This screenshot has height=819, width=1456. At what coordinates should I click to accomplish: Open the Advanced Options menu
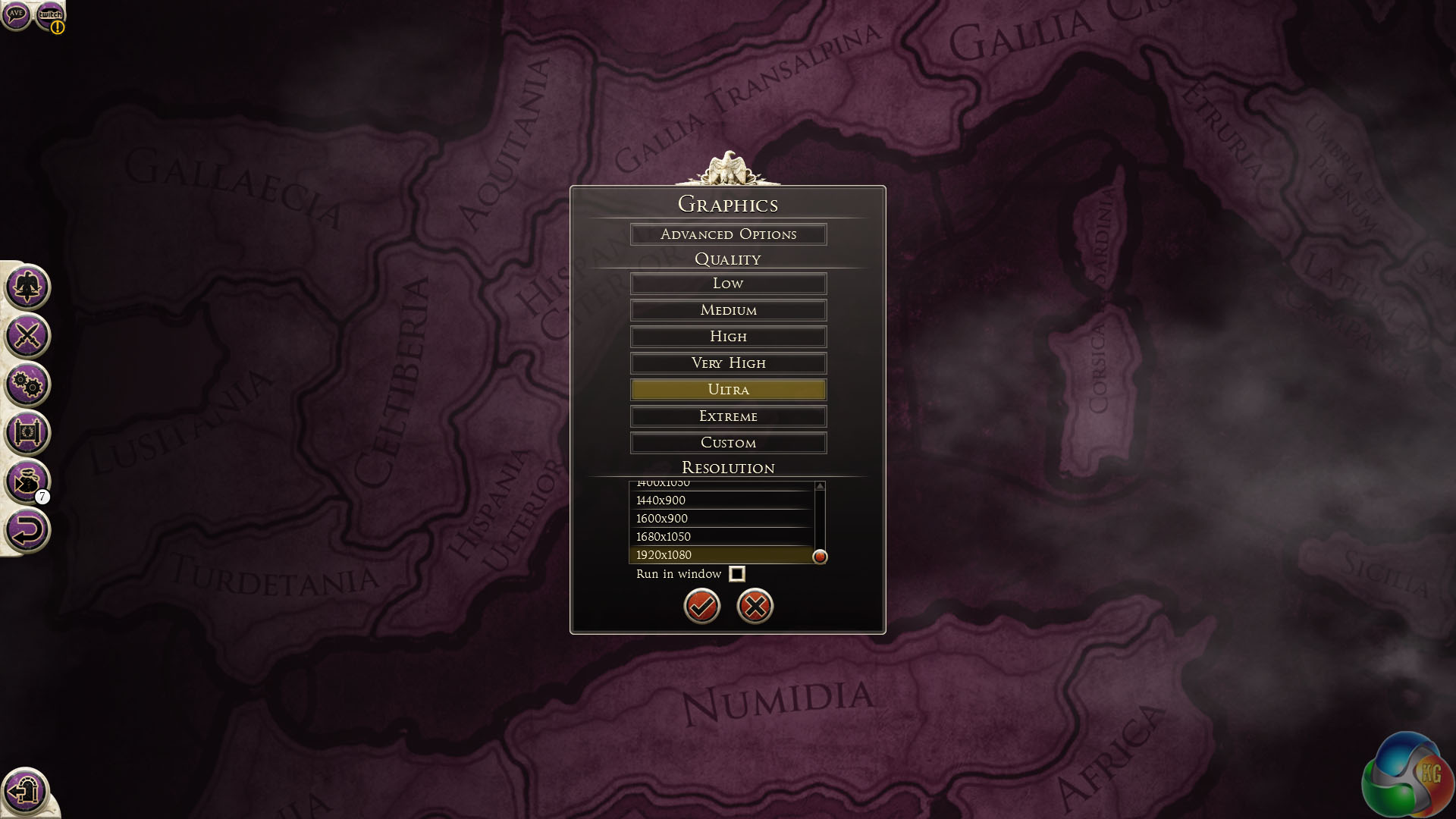(x=728, y=234)
